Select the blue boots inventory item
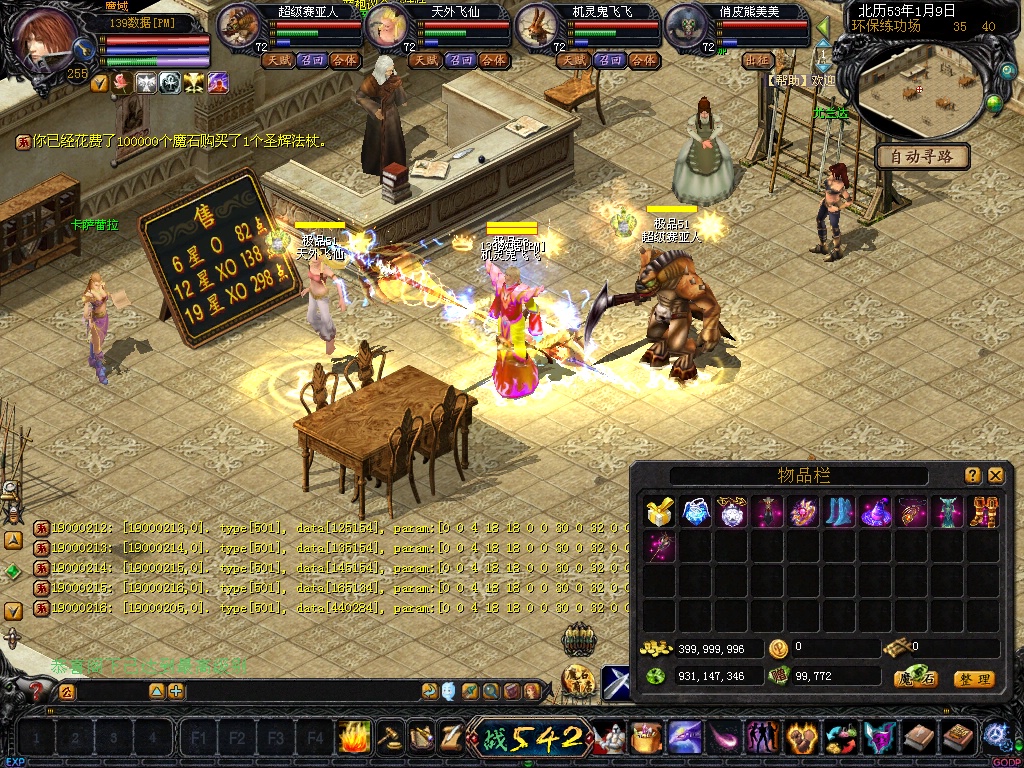 tap(839, 512)
